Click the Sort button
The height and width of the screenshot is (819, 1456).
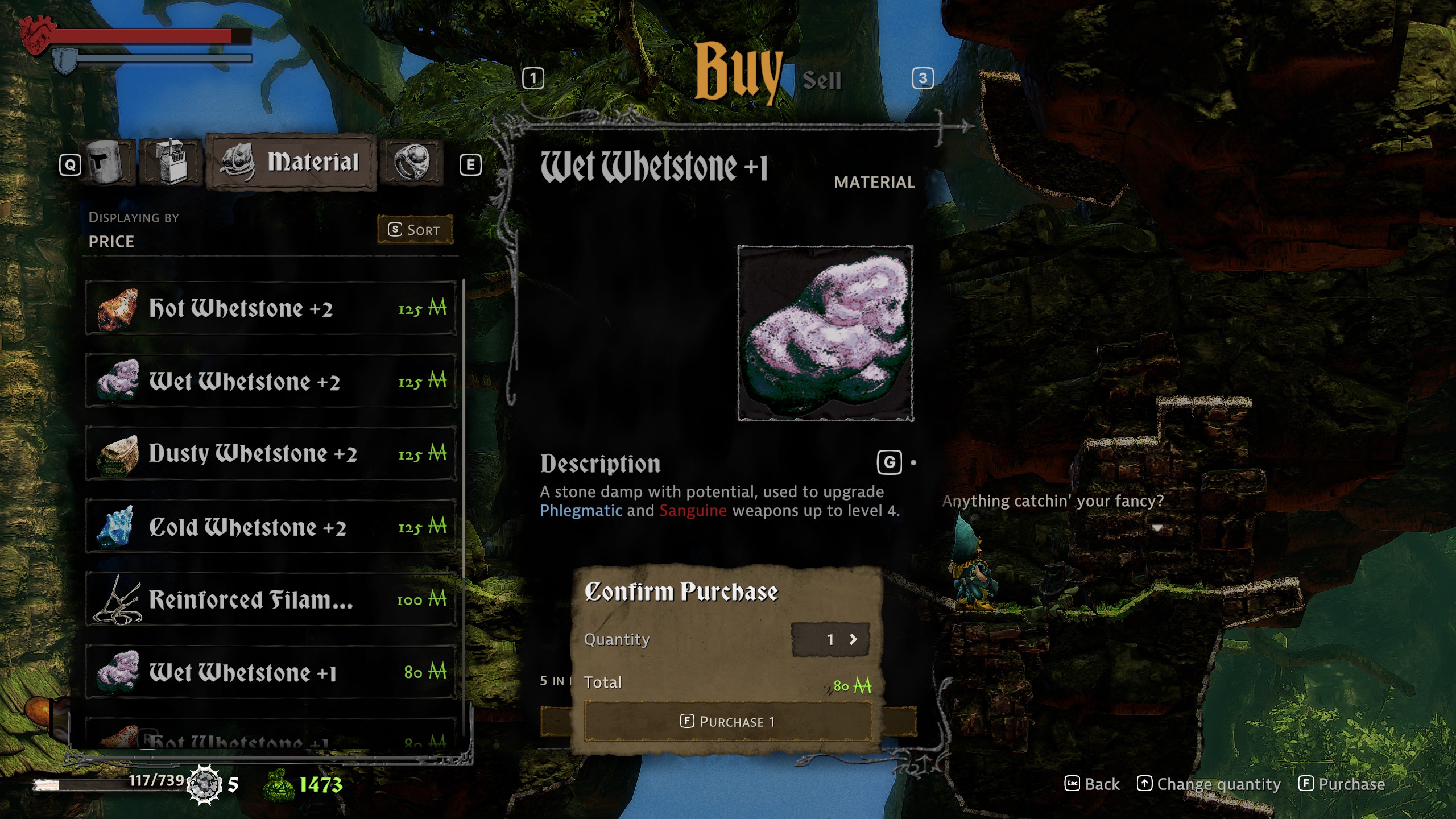tap(415, 230)
